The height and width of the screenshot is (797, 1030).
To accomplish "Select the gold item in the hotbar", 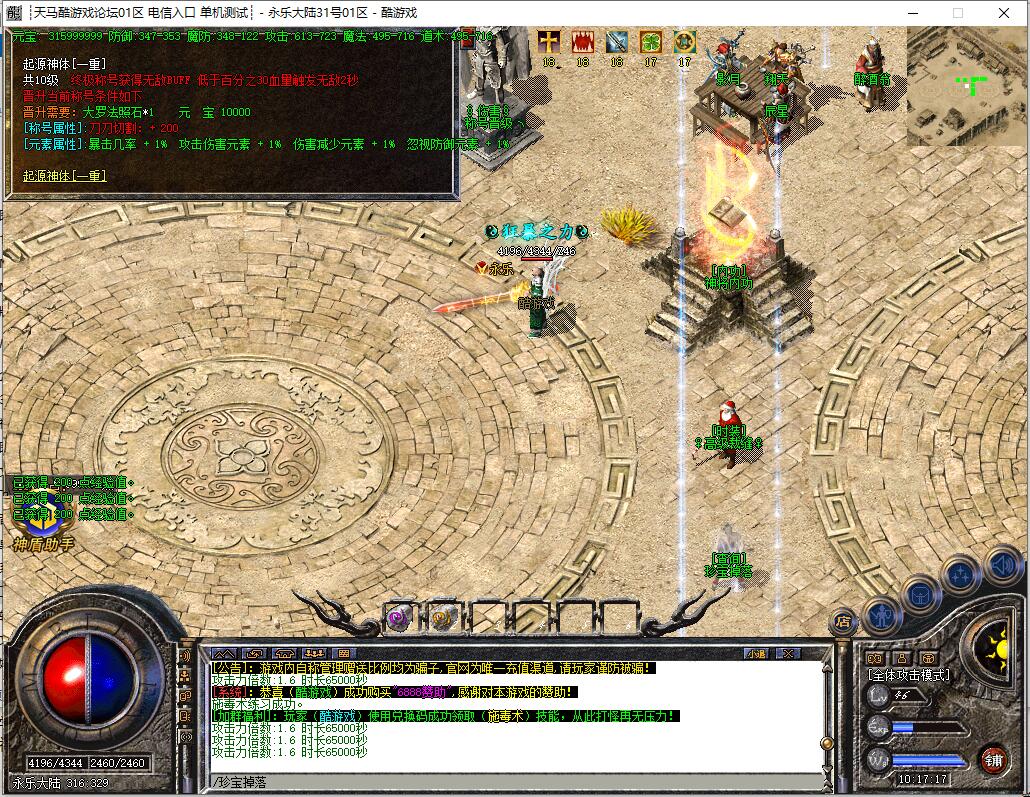I will 443,617.
